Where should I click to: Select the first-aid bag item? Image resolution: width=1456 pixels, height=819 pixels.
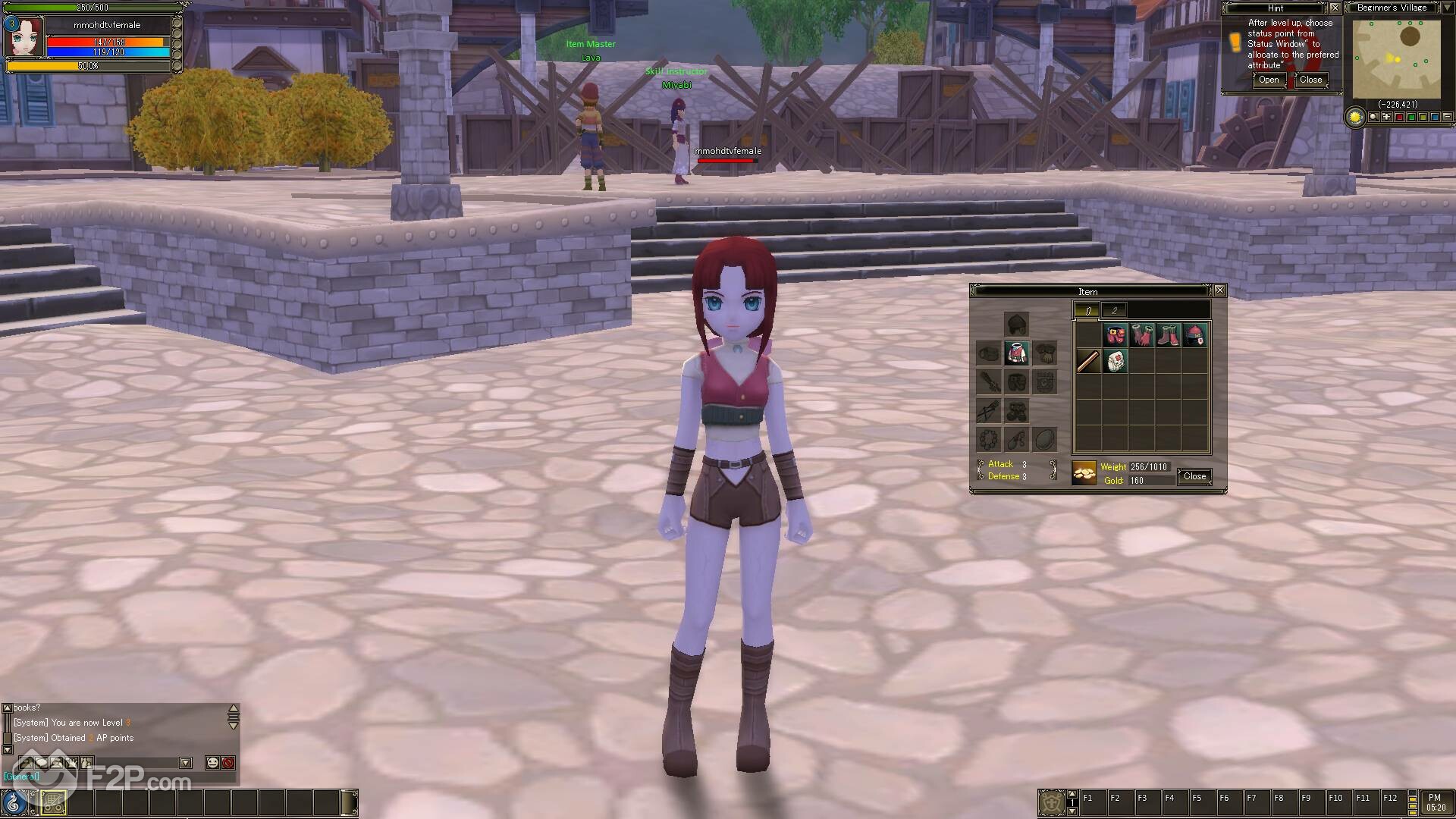click(1115, 362)
